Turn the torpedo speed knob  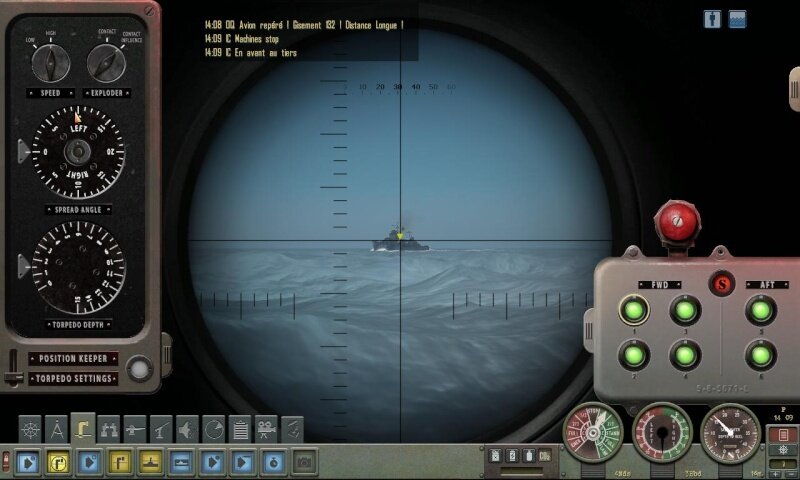50,63
